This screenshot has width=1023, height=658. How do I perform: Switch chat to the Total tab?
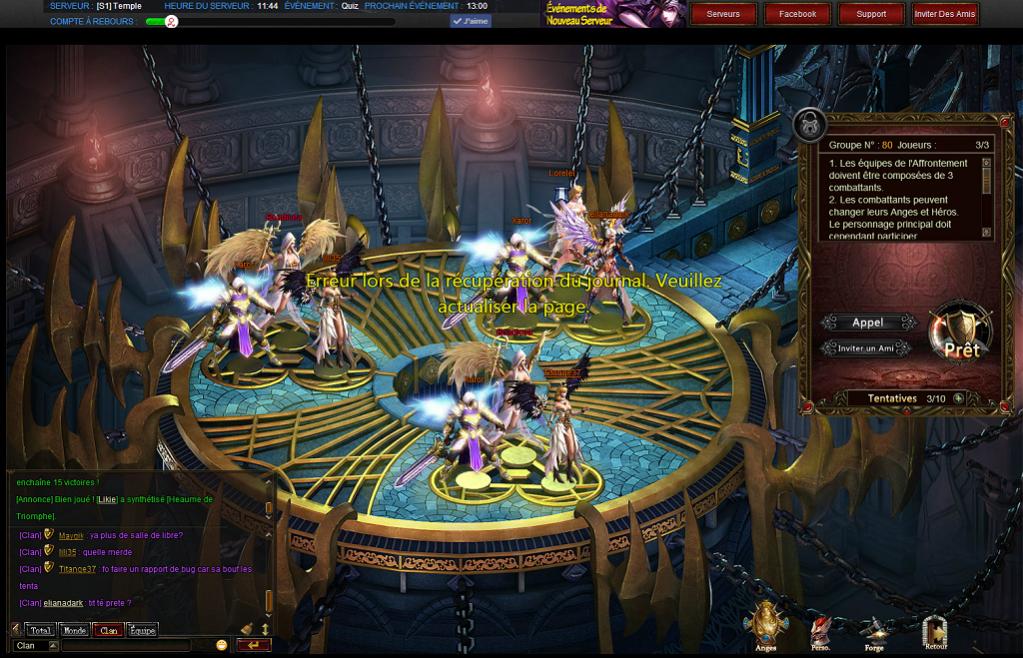click(x=40, y=630)
